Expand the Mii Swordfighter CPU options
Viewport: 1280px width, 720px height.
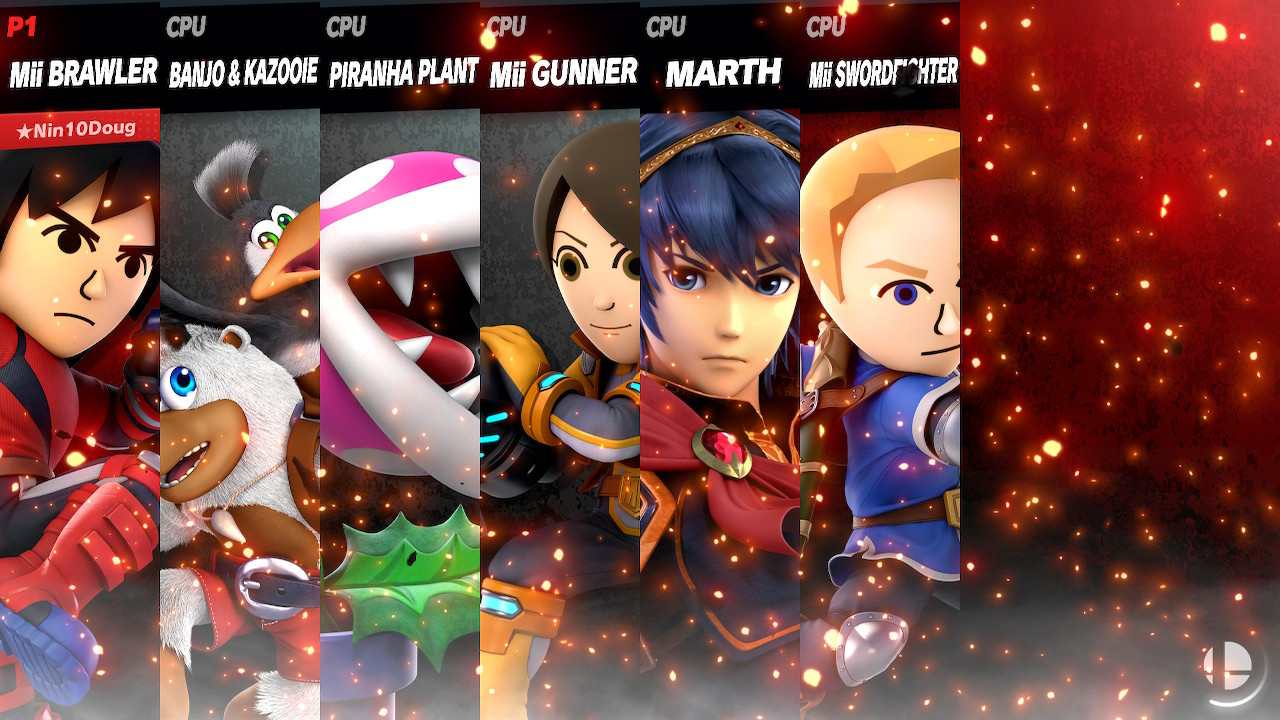tap(824, 27)
